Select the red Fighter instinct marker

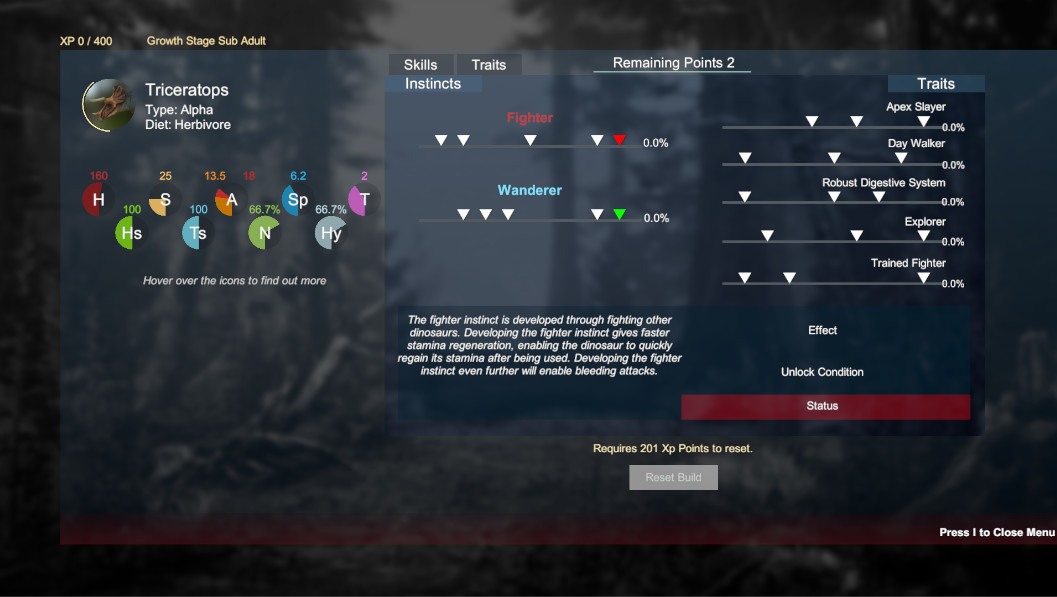pos(619,140)
